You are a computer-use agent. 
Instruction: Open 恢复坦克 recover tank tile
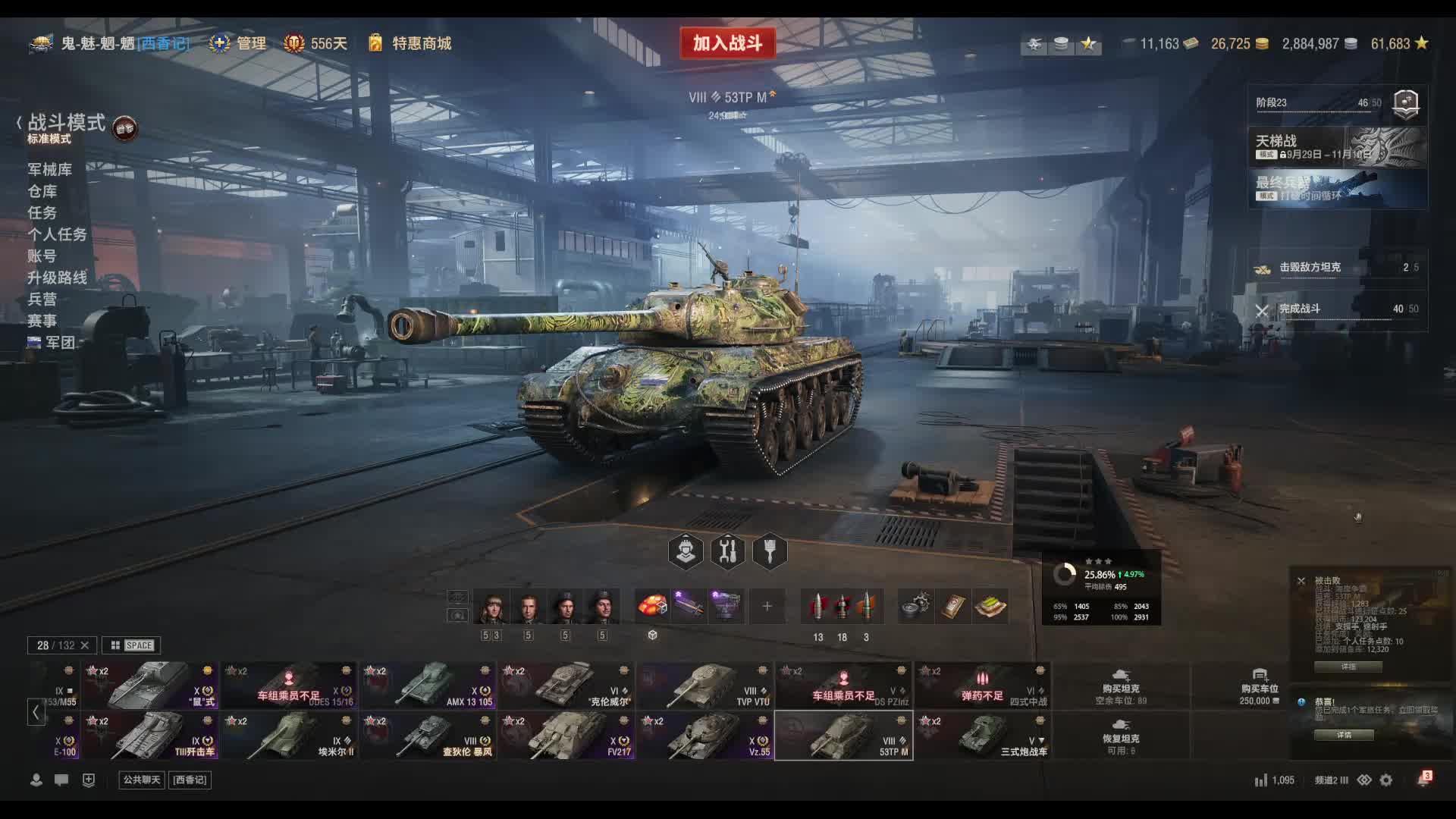point(1121,736)
